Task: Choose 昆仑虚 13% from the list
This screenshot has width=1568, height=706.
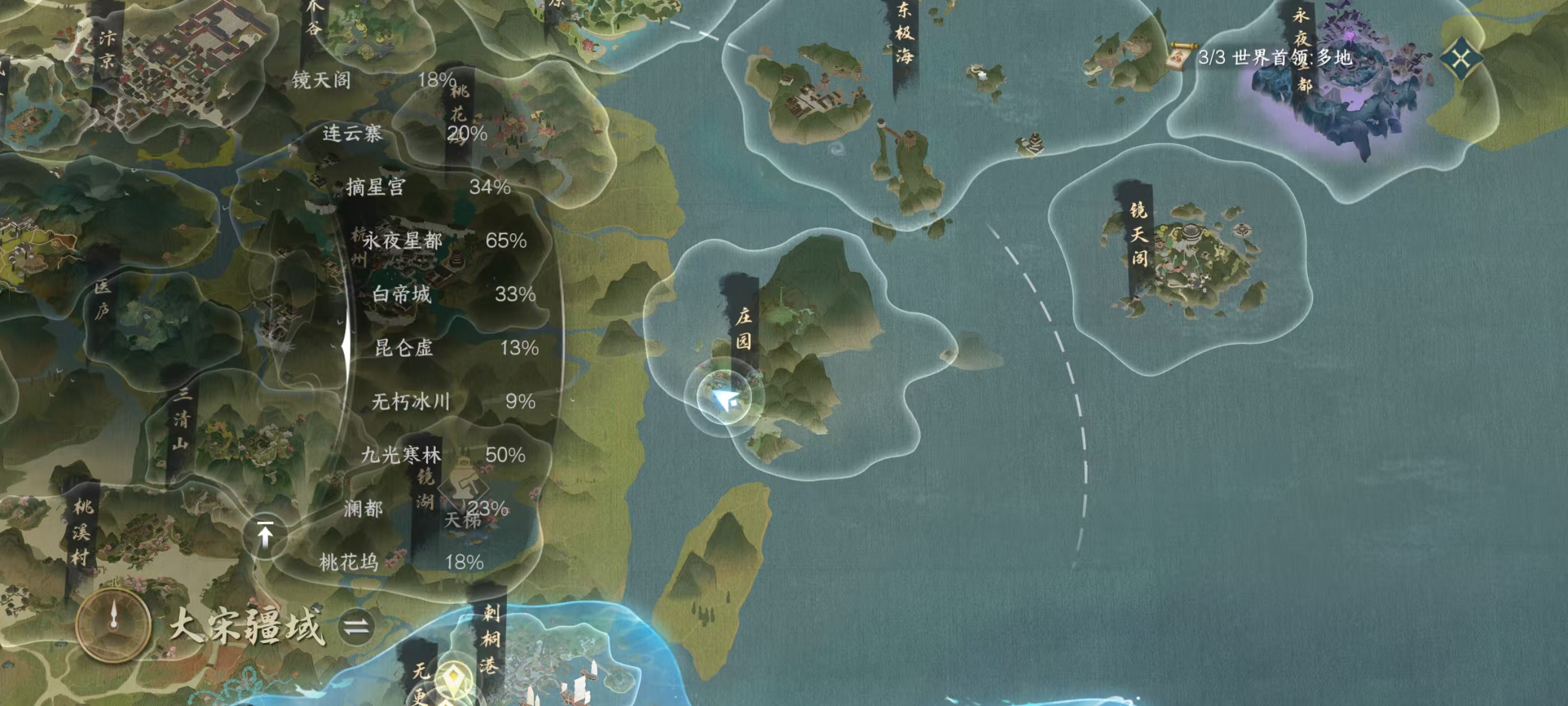Action: point(456,348)
